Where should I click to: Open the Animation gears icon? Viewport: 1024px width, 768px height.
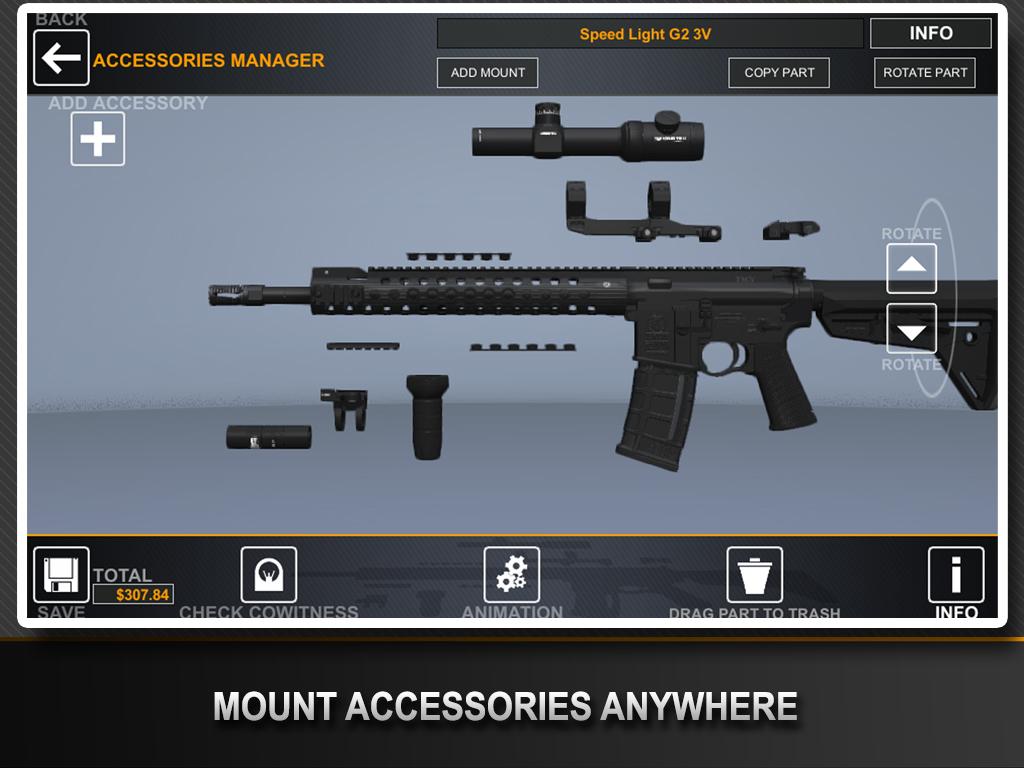click(x=512, y=575)
